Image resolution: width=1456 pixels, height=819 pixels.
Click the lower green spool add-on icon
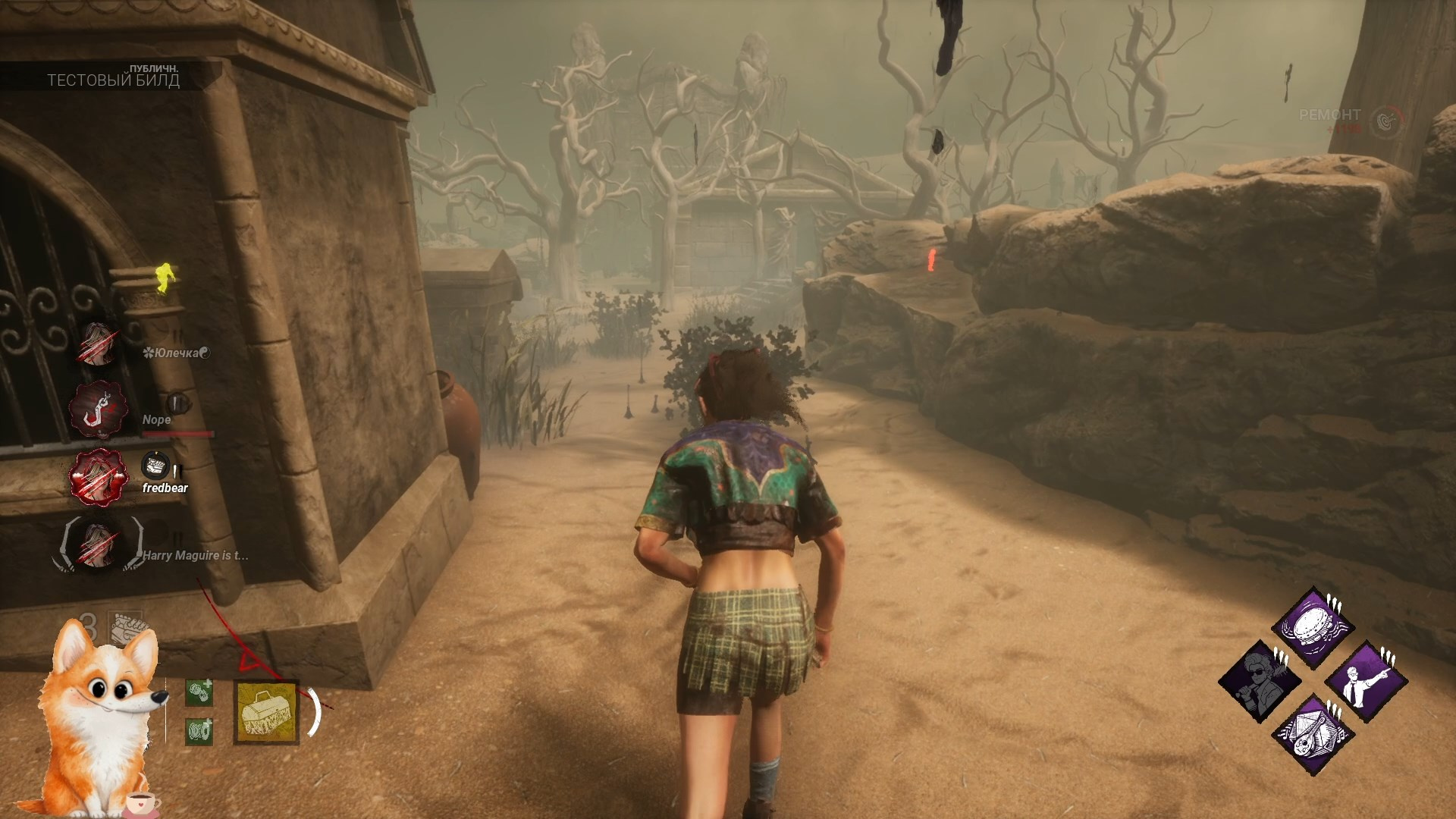[x=199, y=731]
